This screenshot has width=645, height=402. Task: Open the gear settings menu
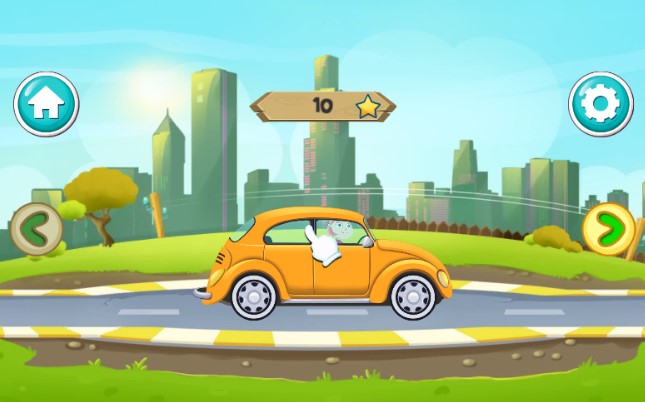601,103
